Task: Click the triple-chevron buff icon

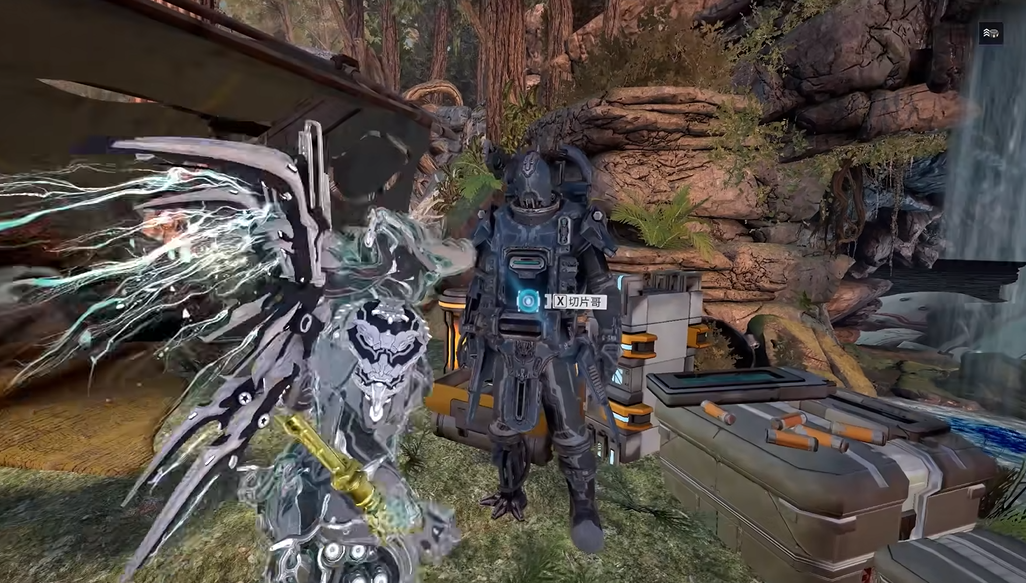Action: 990,33
